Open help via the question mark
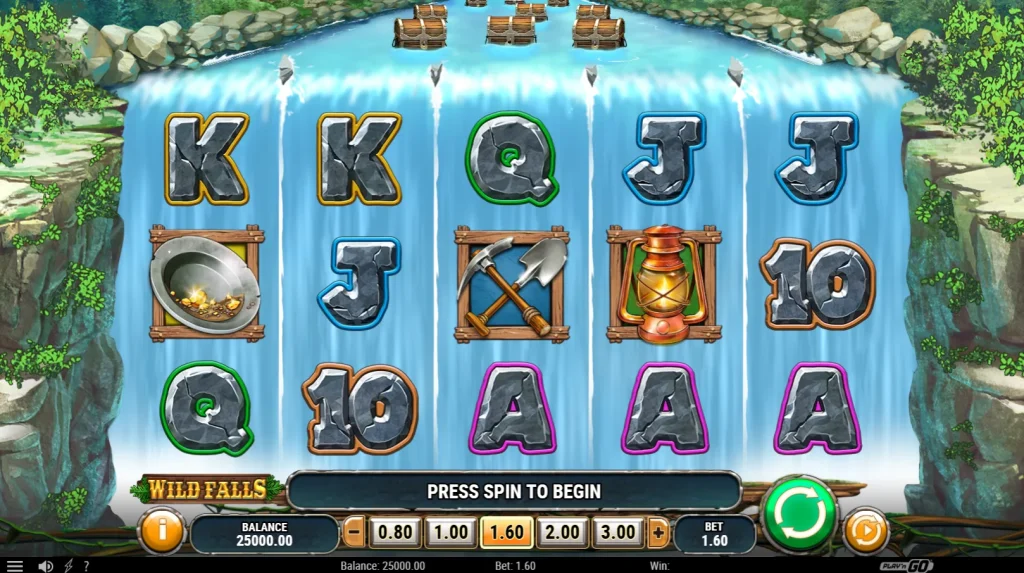Screen dimensions: 1024x573 point(86,566)
